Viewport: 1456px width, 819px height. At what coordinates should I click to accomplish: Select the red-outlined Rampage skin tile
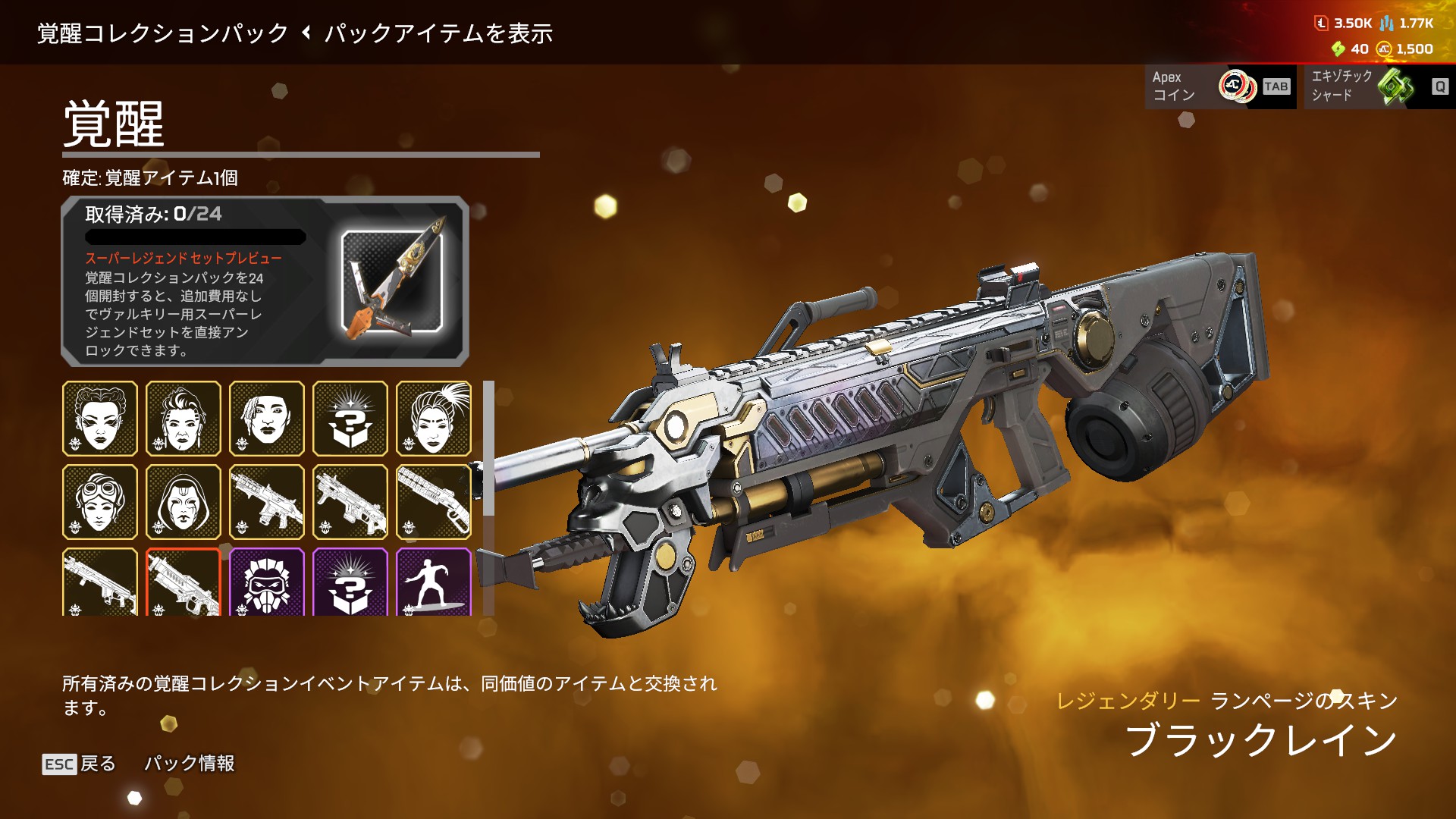tap(184, 582)
